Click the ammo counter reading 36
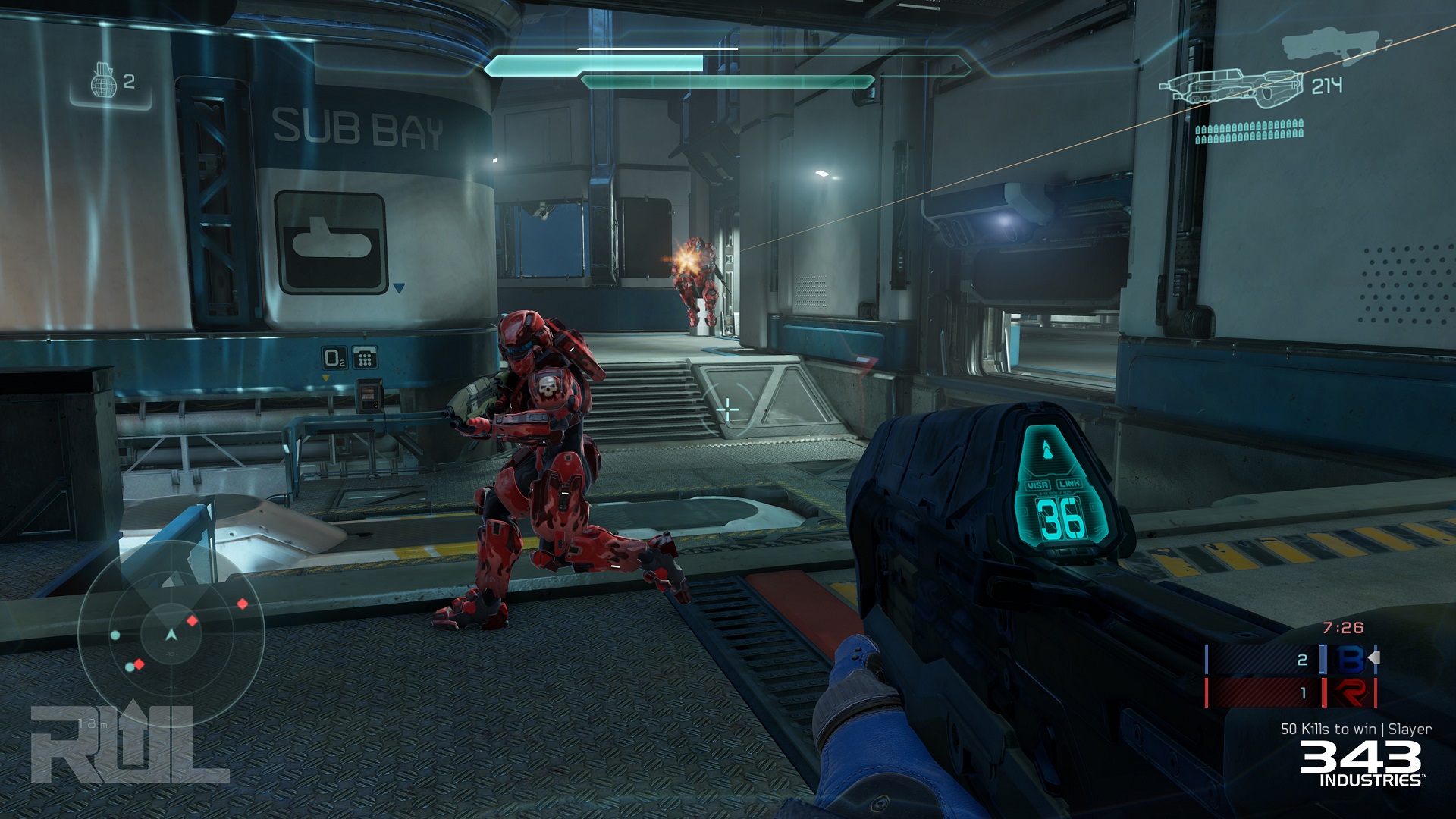 click(x=1060, y=519)
